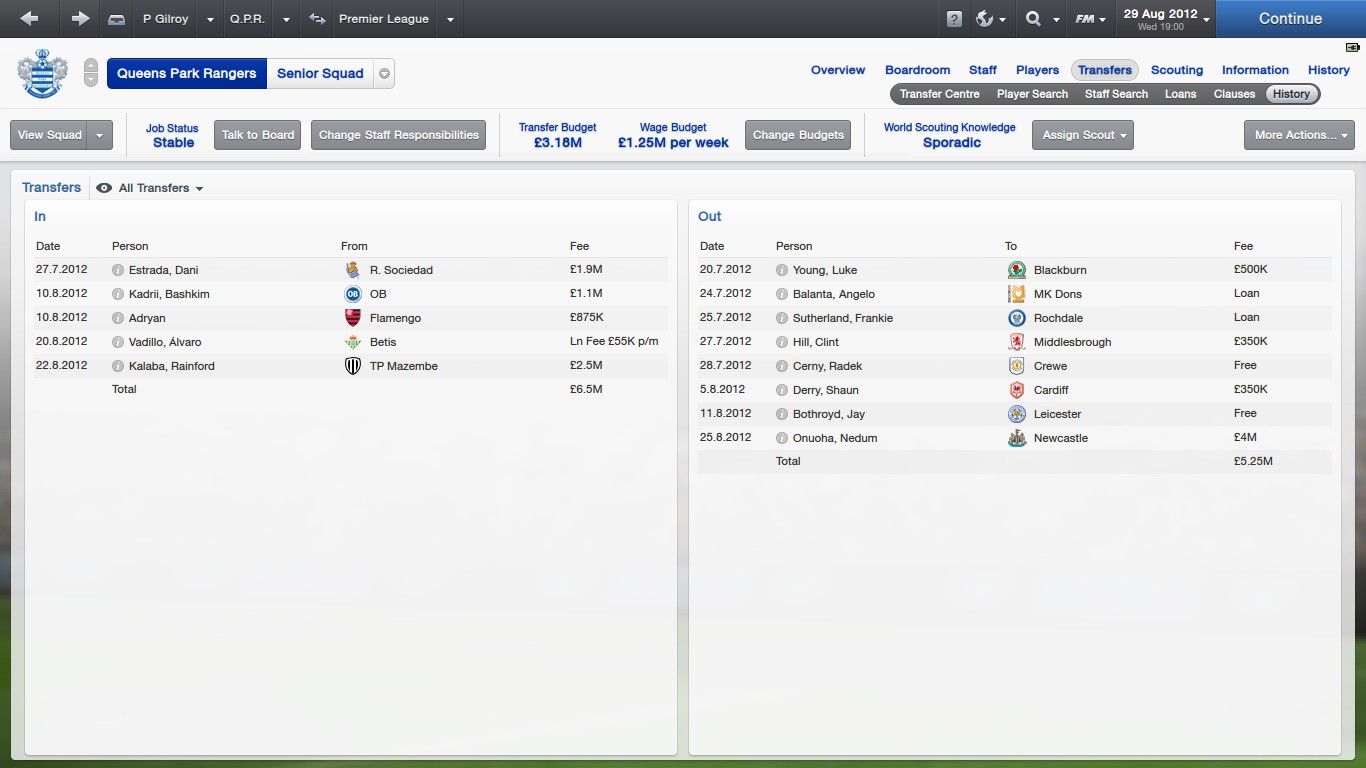Choose Talk to Board
Screen dimensions: 1366x768
coord(258,135)
